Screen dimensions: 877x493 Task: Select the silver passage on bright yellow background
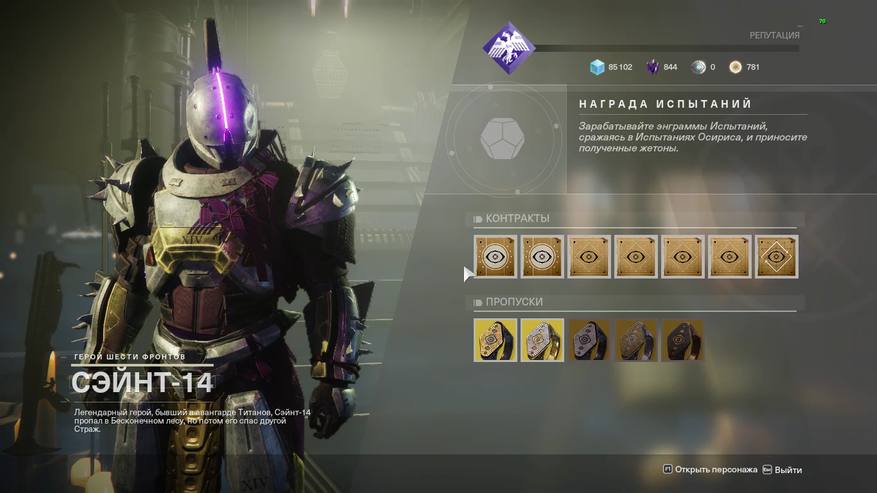[x=542, y=340]
